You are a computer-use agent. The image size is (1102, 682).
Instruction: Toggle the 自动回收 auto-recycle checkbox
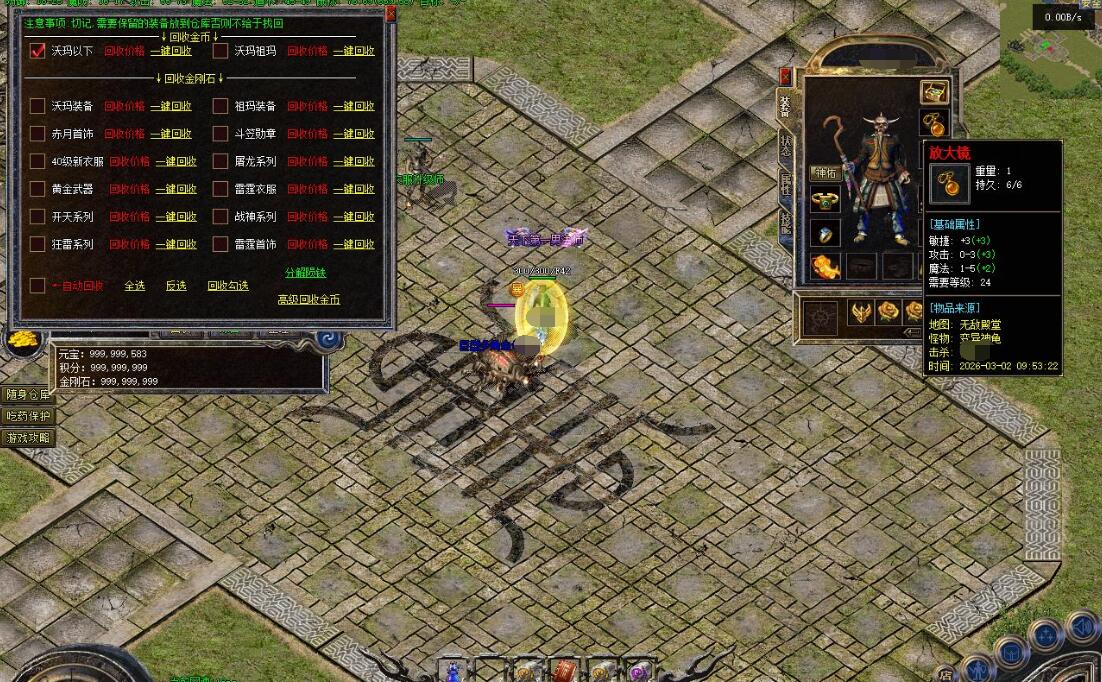tap(38, 286)
